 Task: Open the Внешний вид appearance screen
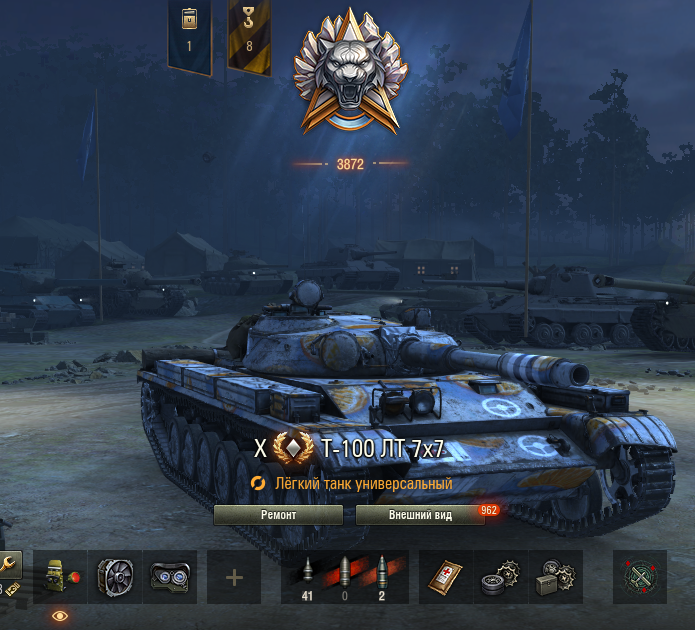coord(419,515)
